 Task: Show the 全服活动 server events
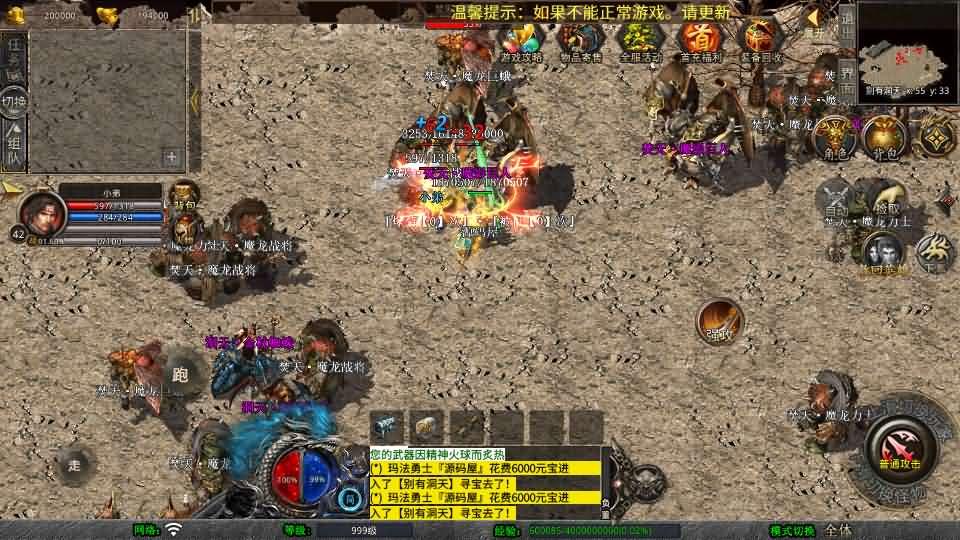[x=640, y=40]
